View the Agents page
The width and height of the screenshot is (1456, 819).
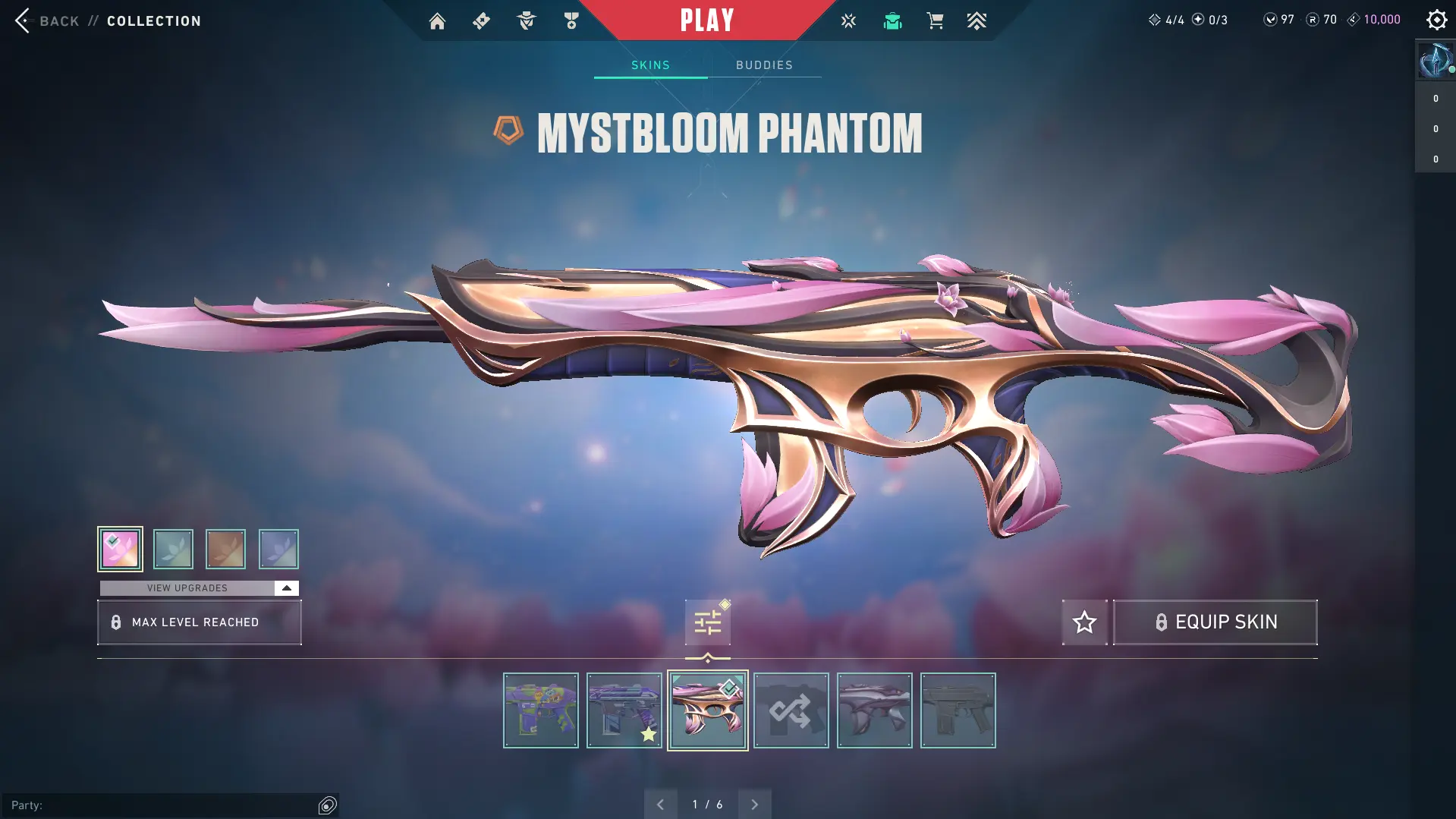526,20
